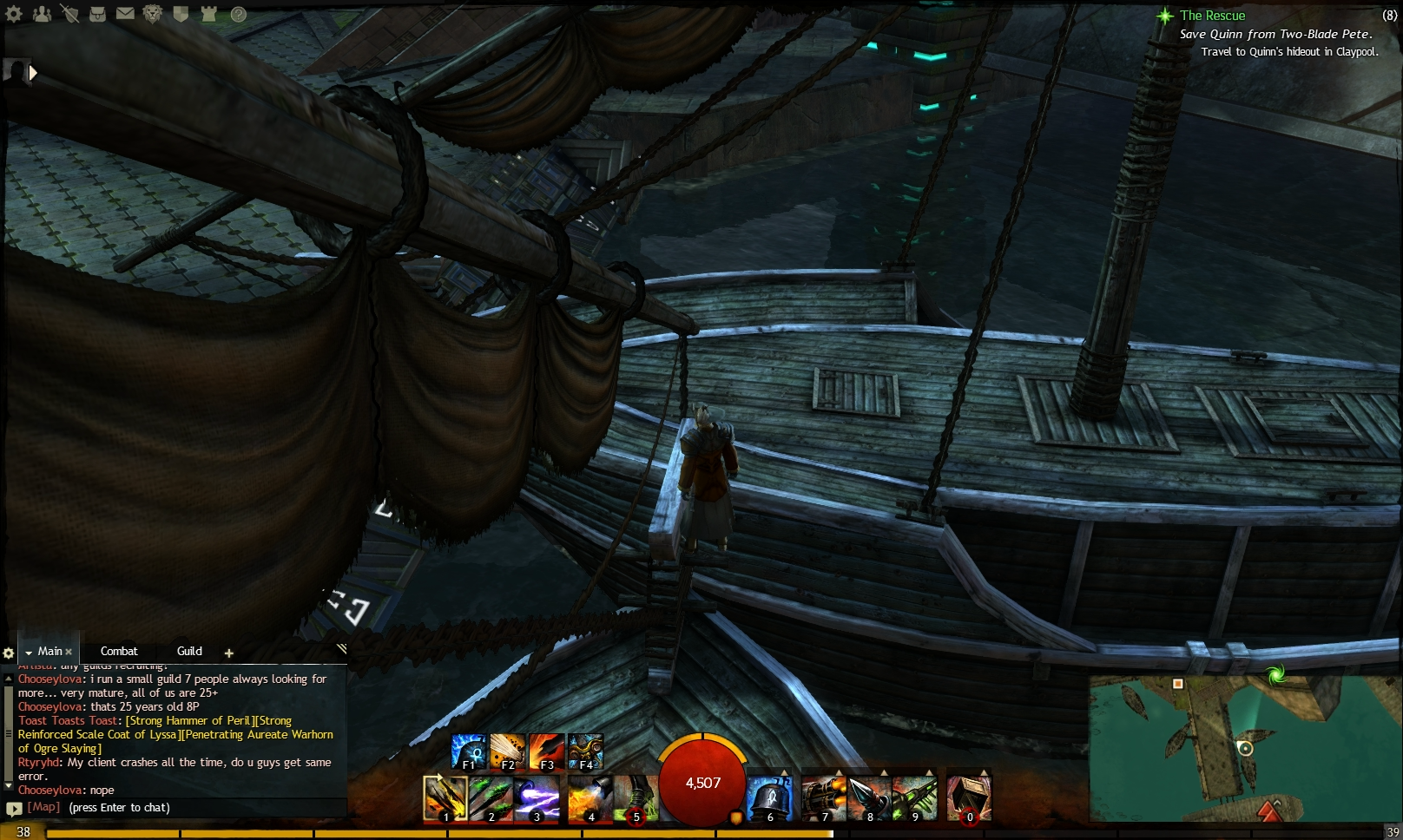
Task: Switch to the Guild chat tab
Action: (x=188, y=651)
